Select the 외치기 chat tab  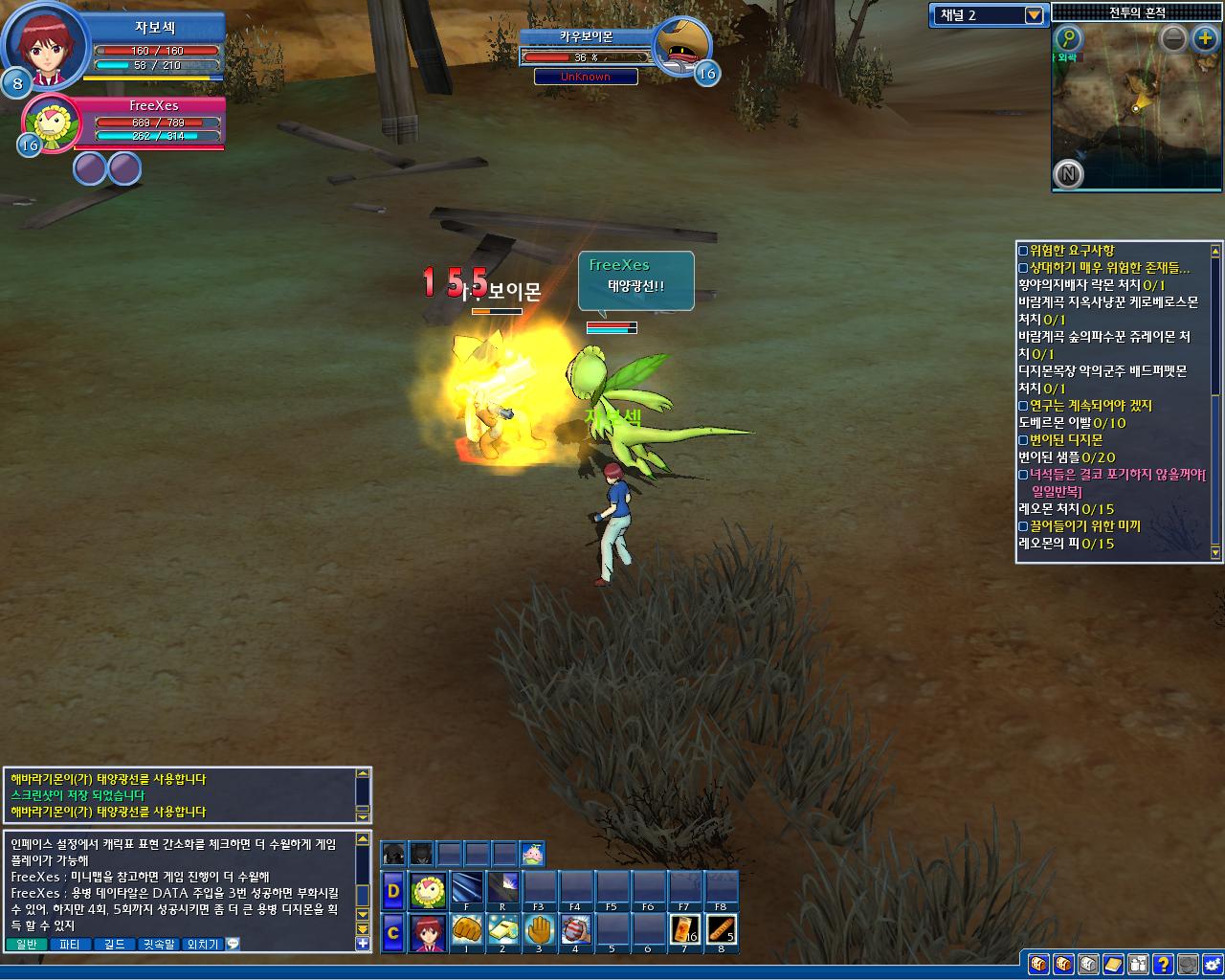(x=203, y=945)
